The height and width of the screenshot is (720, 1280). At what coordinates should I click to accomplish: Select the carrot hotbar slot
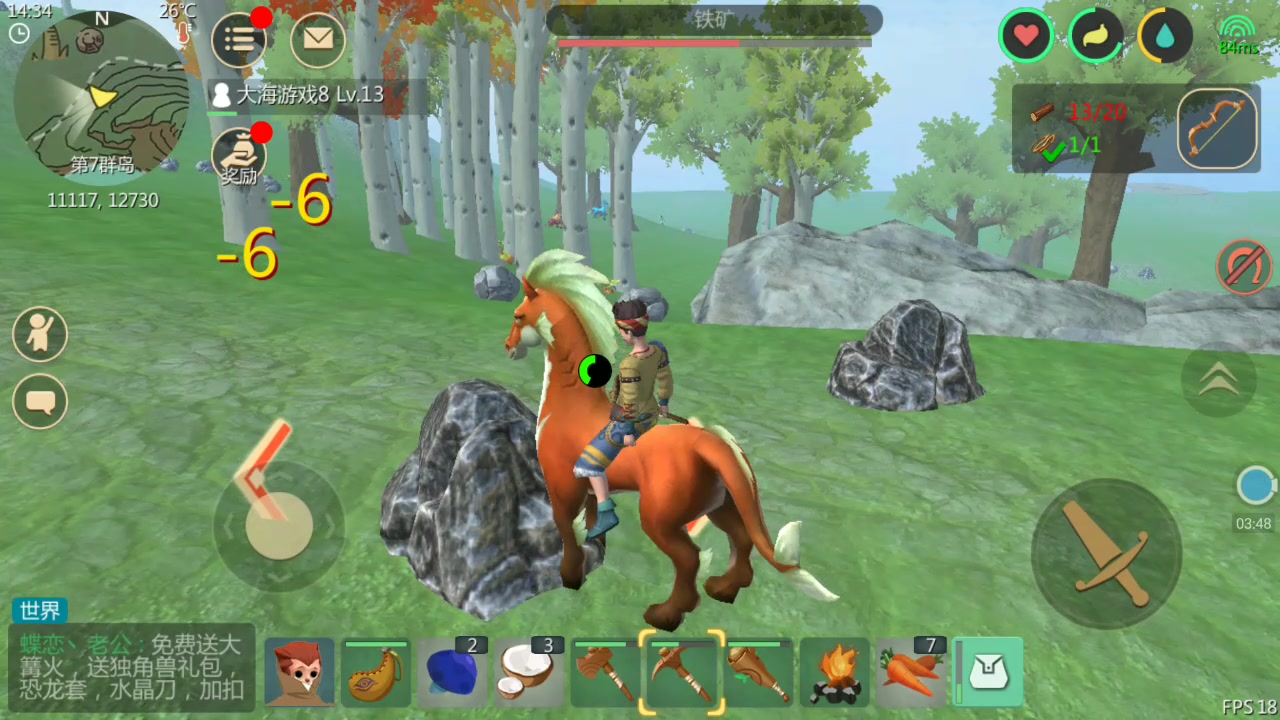tap(911, 672)
